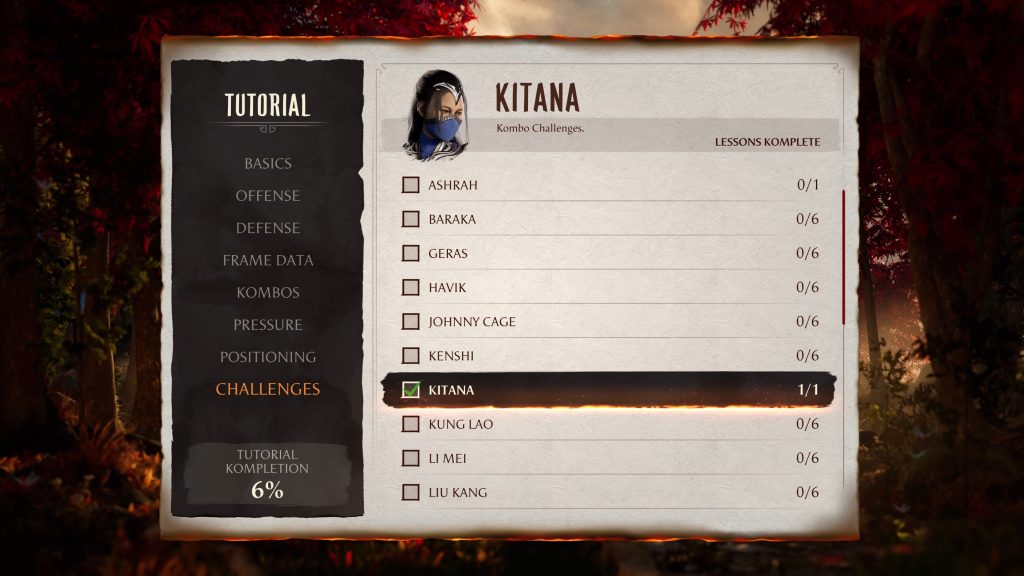
Task: Select Johnny Cage's challenge entry
Action: (x=610, y=321)
